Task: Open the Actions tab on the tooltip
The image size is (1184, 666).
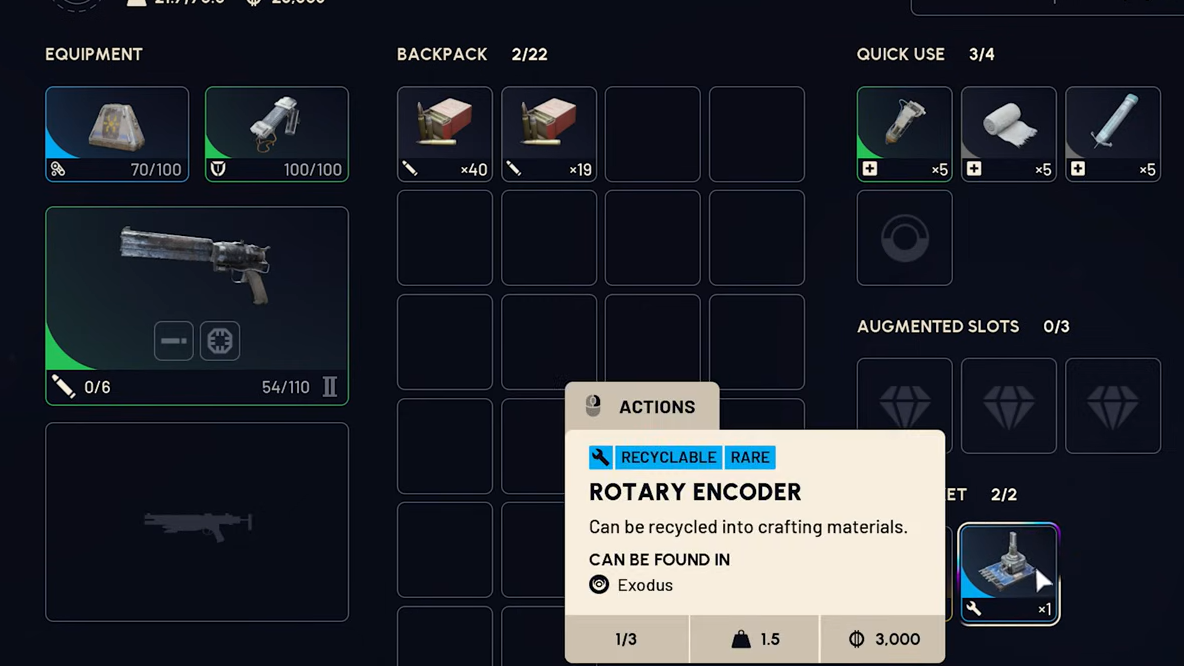Action: click(642, 407)
